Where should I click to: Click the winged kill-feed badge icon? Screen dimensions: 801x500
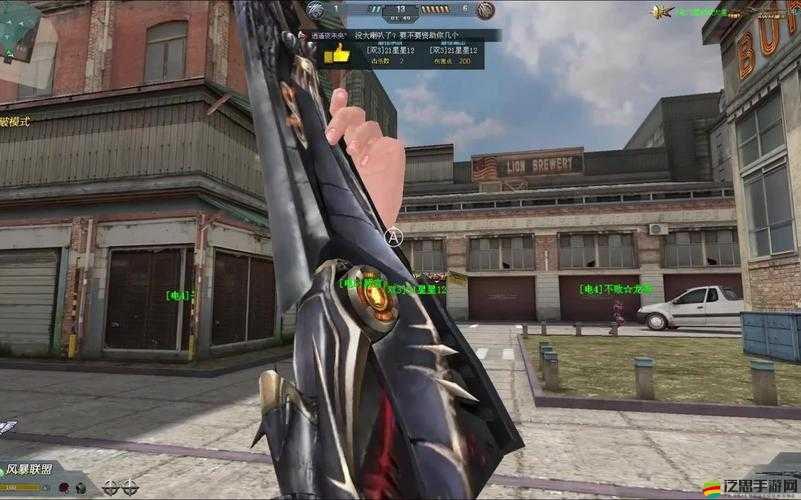(661, 12)
